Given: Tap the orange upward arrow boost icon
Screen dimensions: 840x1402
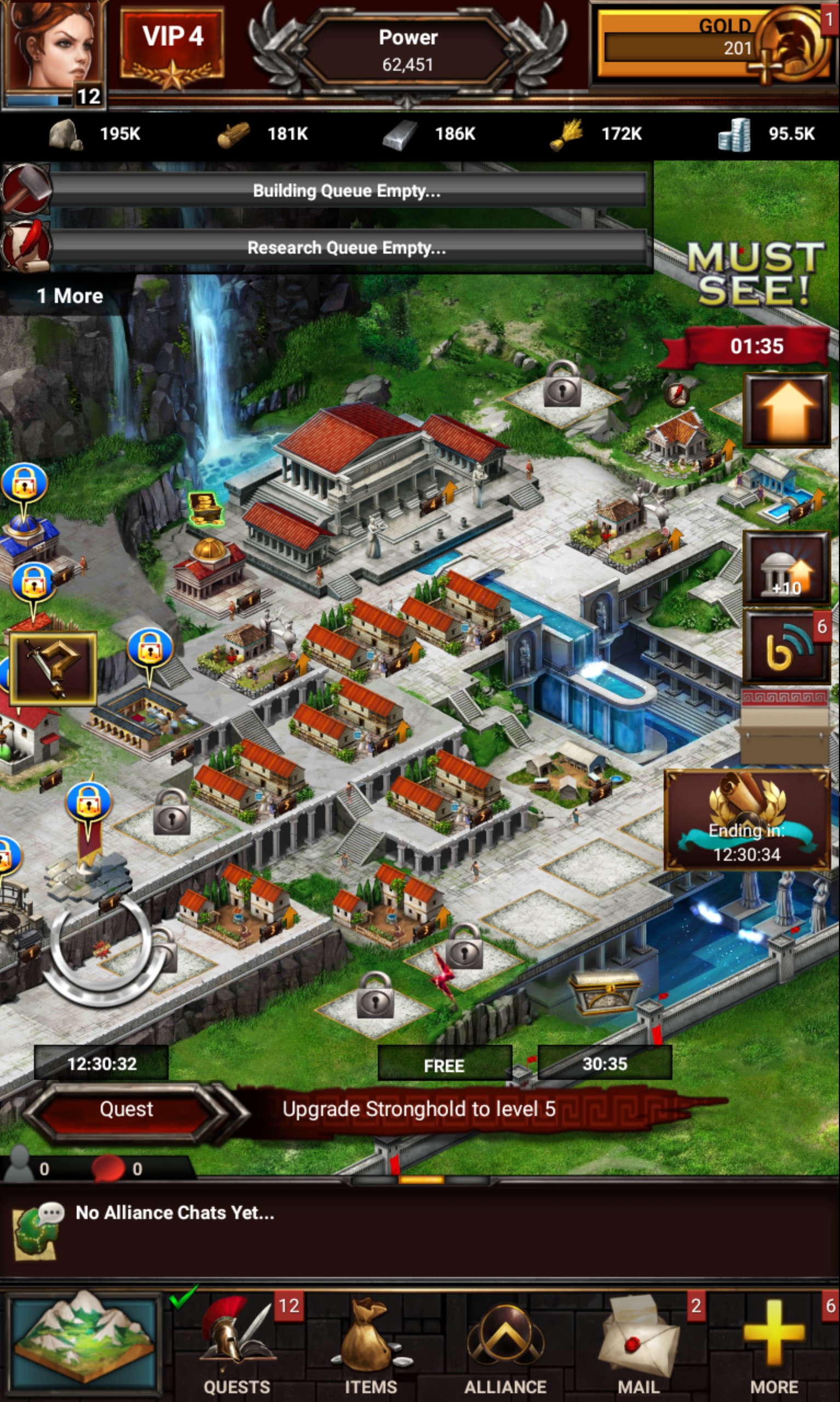Looking at the screenshot, I should [x=786, y=409].
